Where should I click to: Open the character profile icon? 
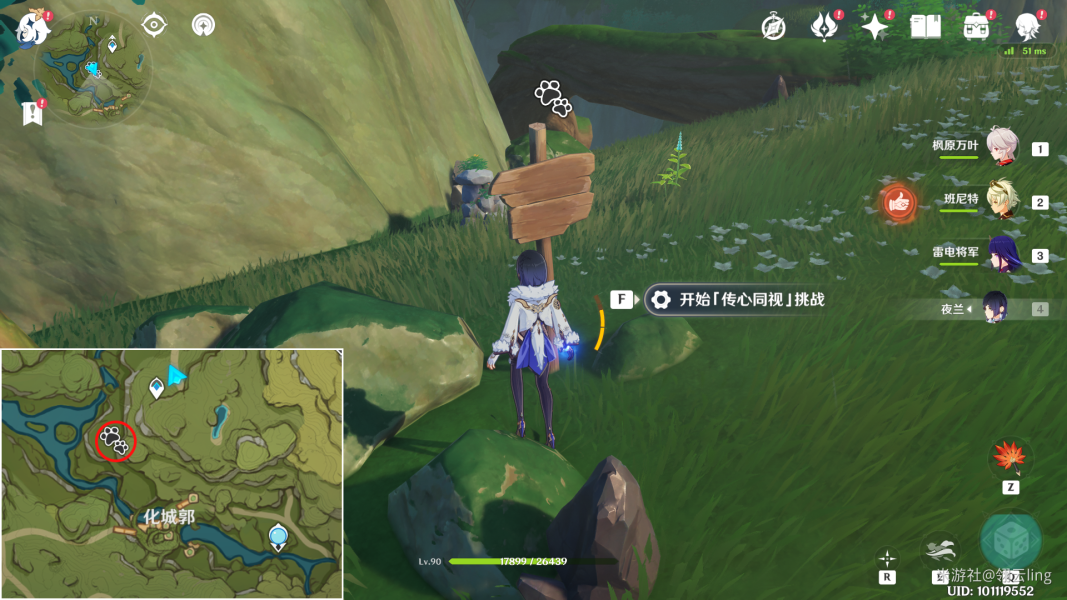[1027, 27]
